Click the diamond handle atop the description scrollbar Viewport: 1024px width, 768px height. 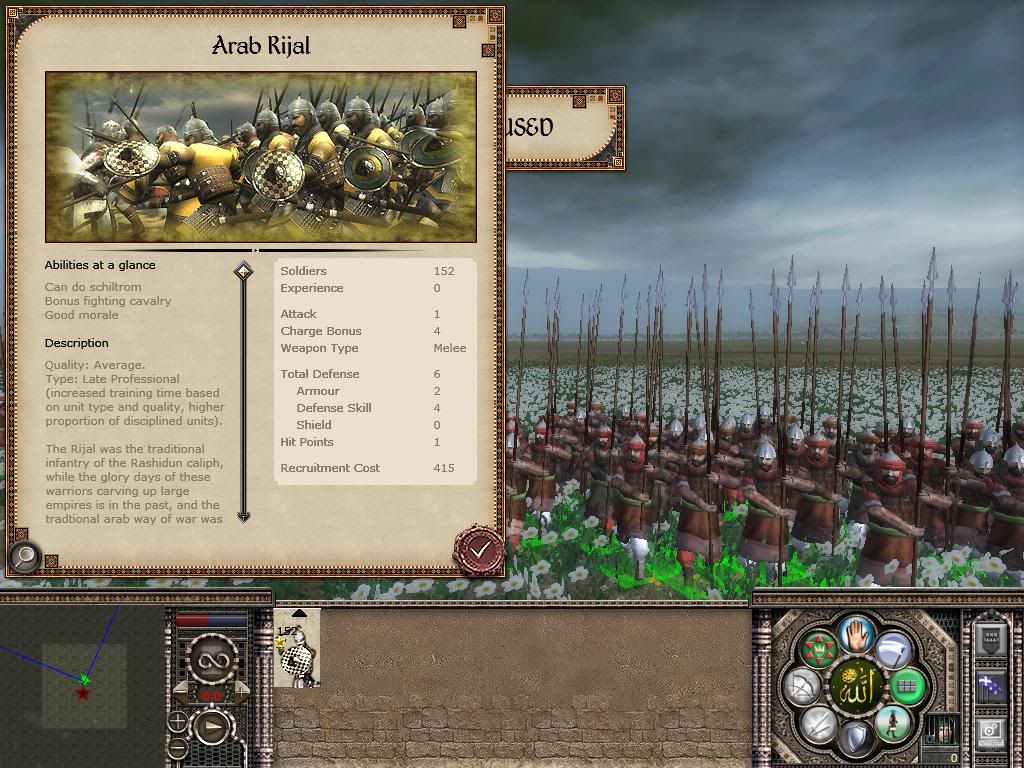pos(243,271)
